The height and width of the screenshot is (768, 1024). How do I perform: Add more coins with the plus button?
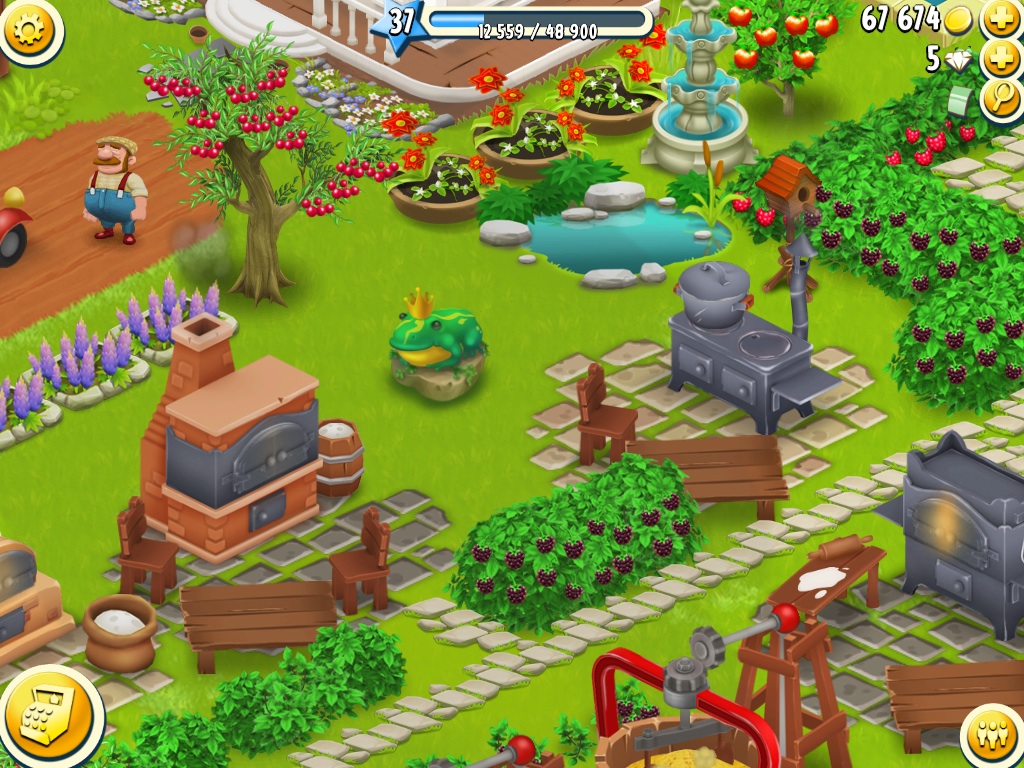(1001, 19)
